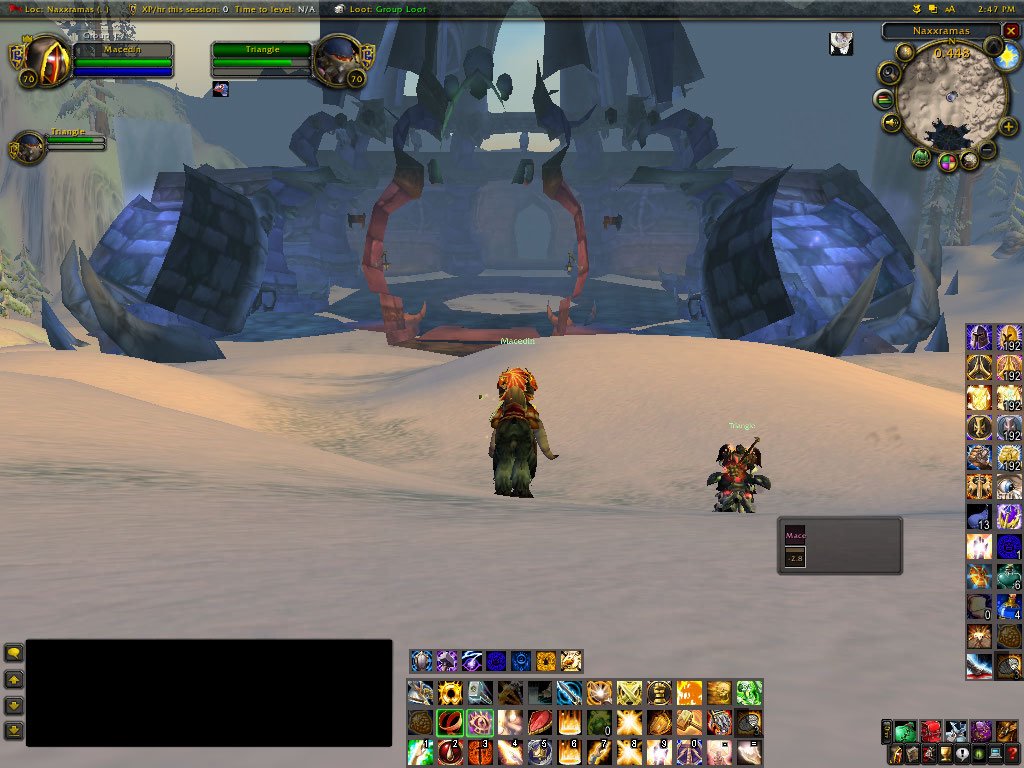Activate the ability in slot numbered 5
Viewport: 1024px width, 768px height.
pyautogui.click(x=541, y=751)
